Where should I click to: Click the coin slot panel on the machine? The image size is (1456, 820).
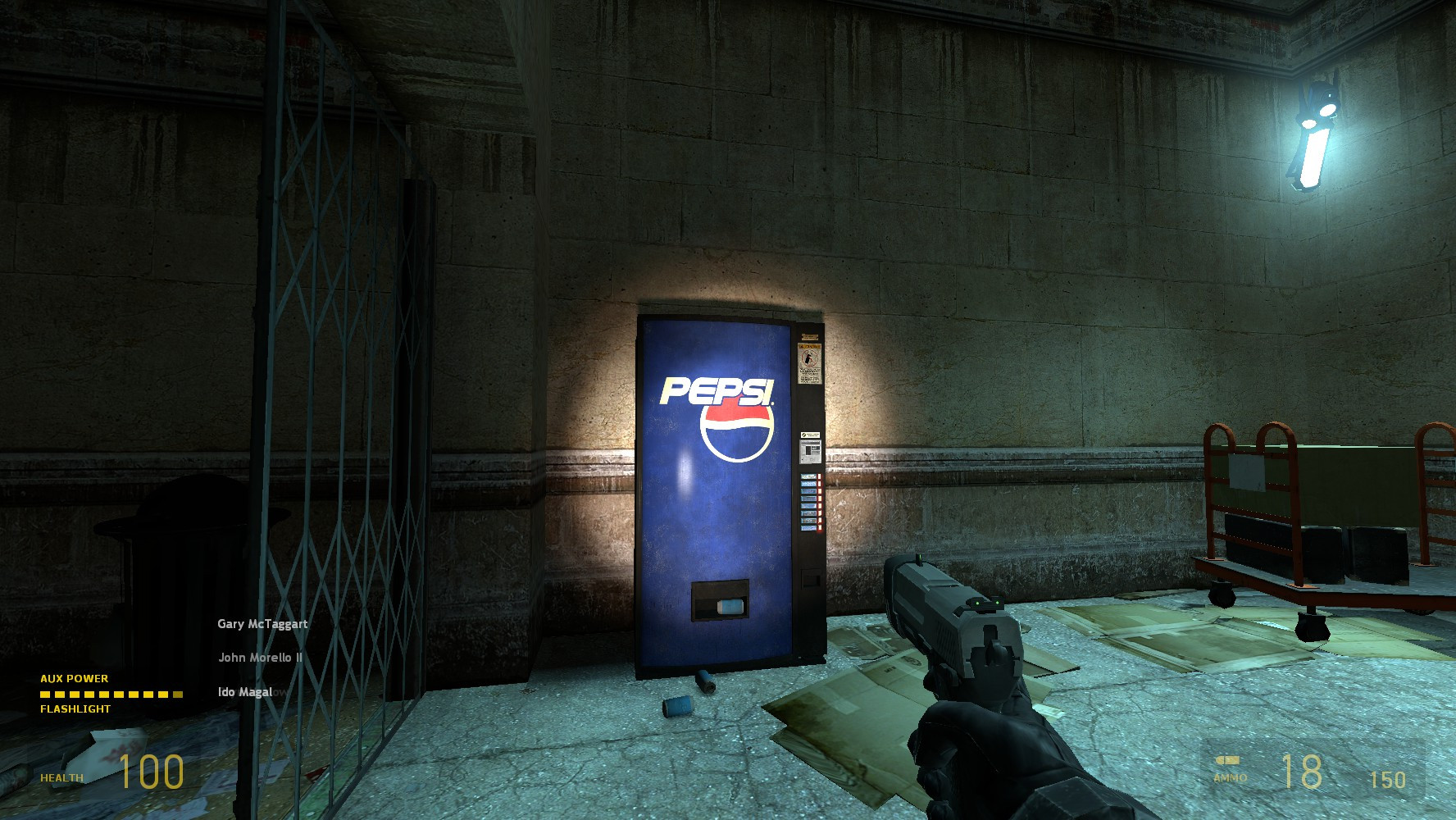[x=809, y=452]
